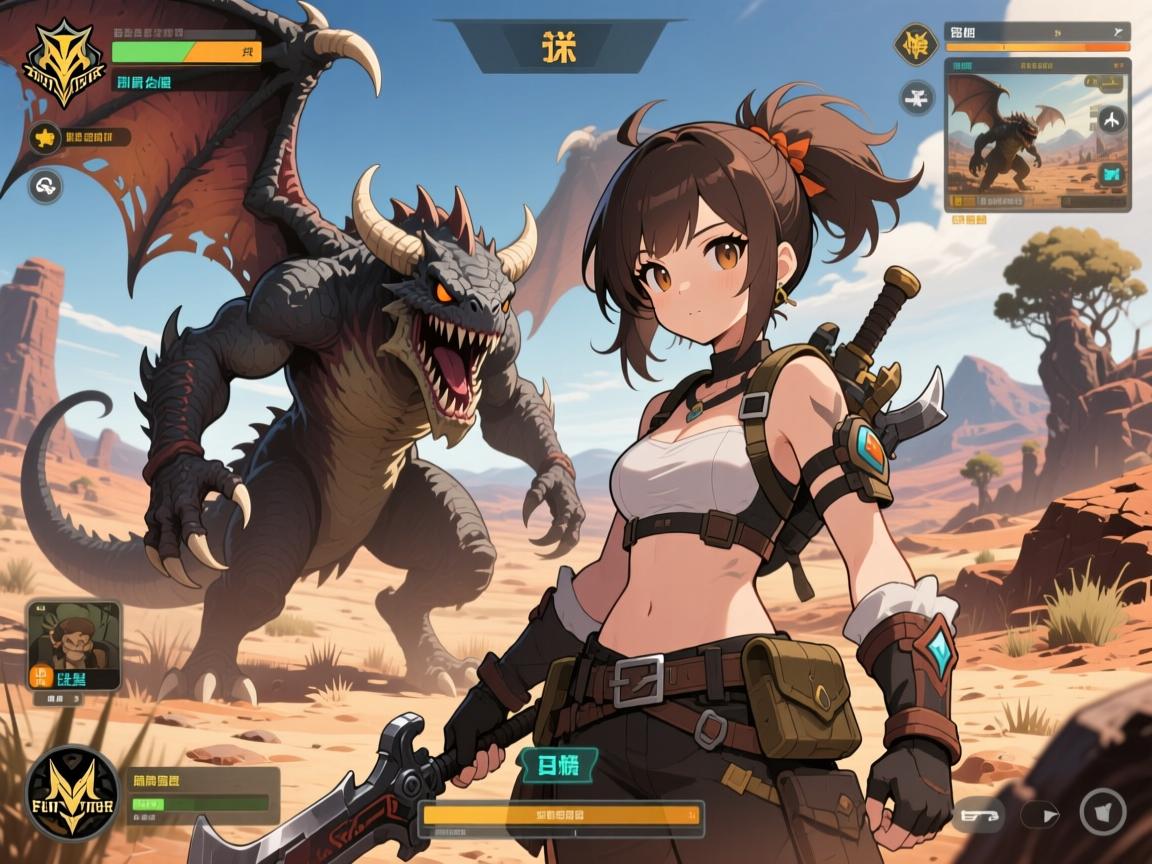Select the round white cross-shaped icon
This screenshot has height=864, width=1152.
pos(916,97)
